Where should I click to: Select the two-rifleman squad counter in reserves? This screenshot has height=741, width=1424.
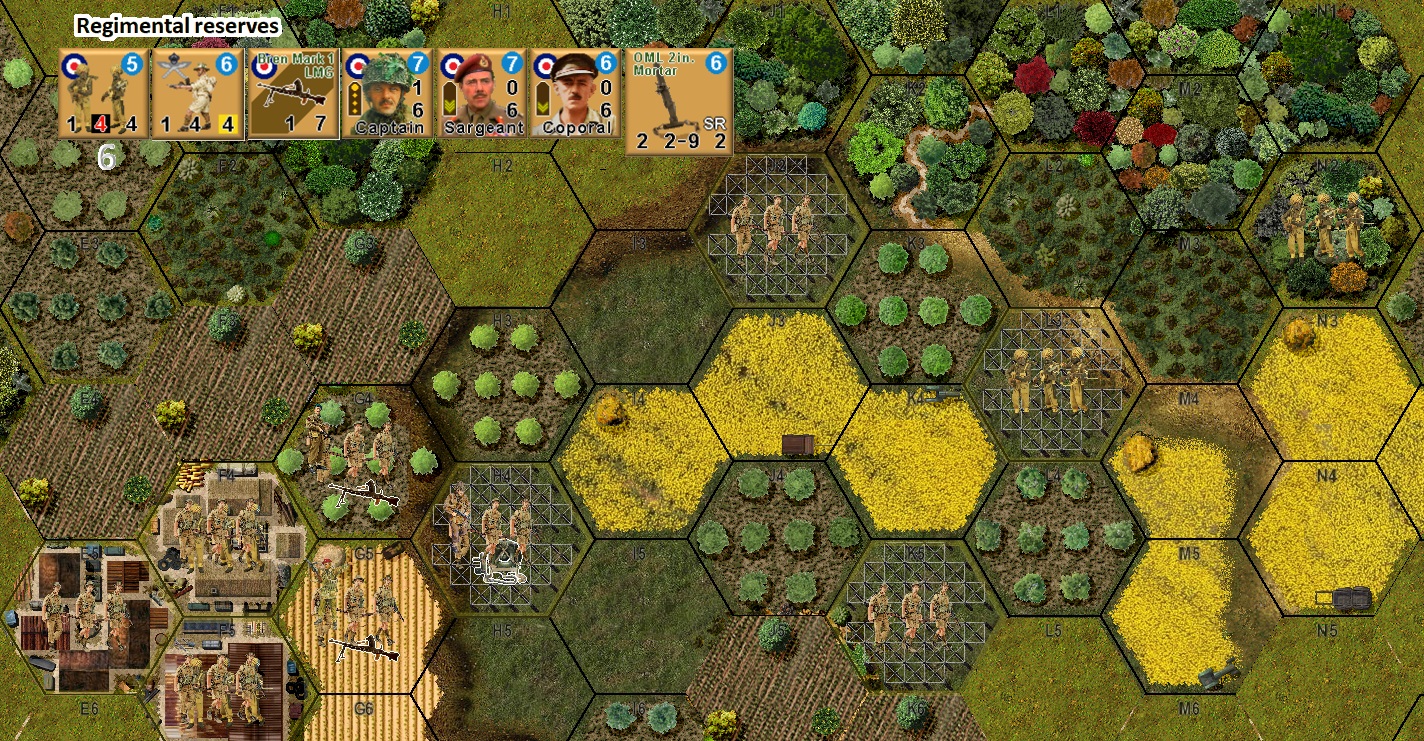(x=103, y=93)
